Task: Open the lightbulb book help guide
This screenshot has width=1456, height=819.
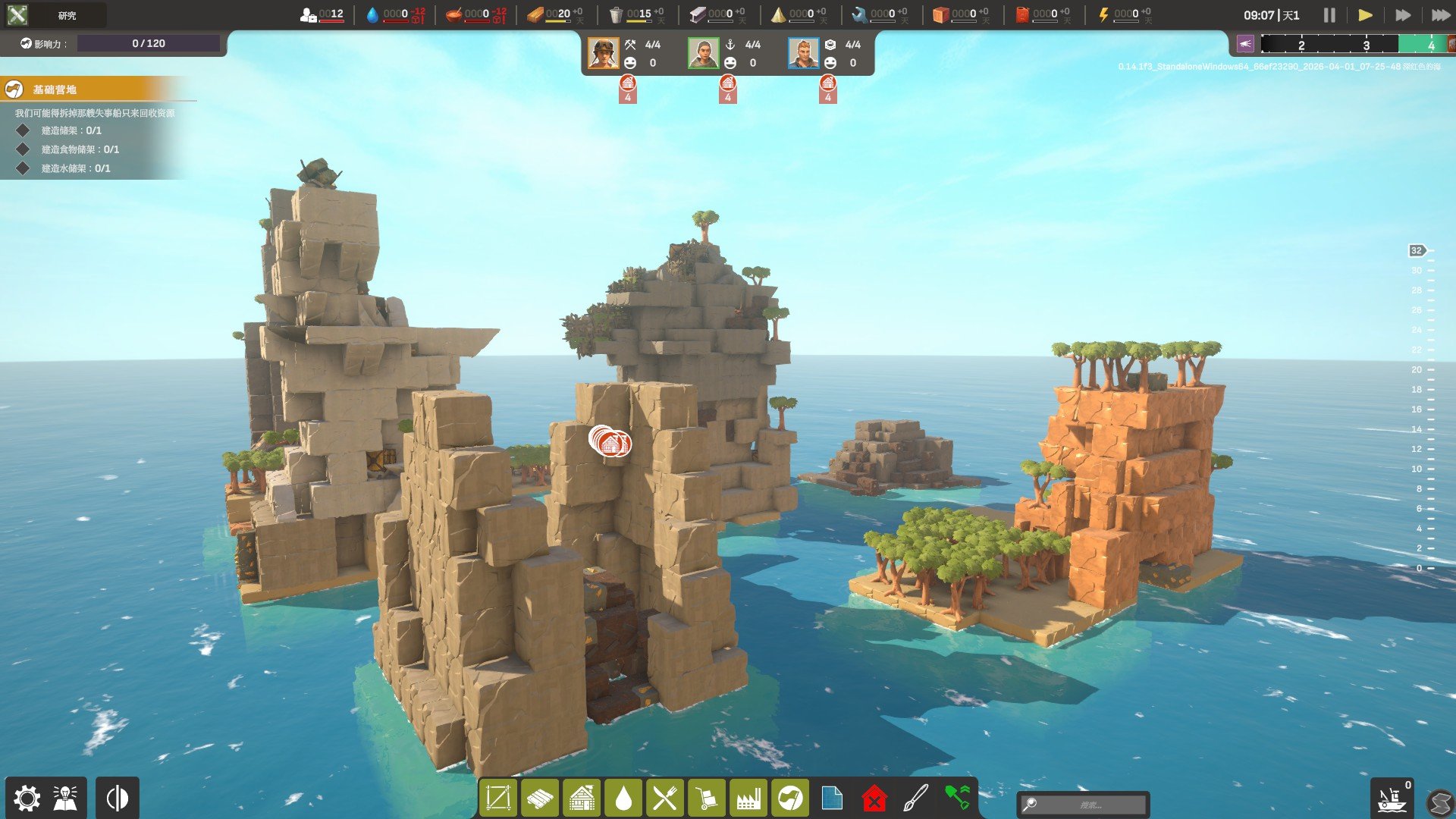Action: [65, 799]
